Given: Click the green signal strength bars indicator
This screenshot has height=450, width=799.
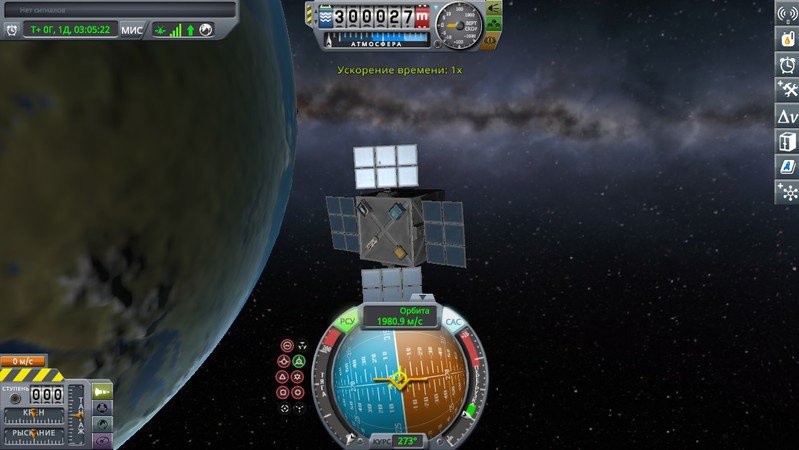Looking at the screenshot, I should point(176,30).
